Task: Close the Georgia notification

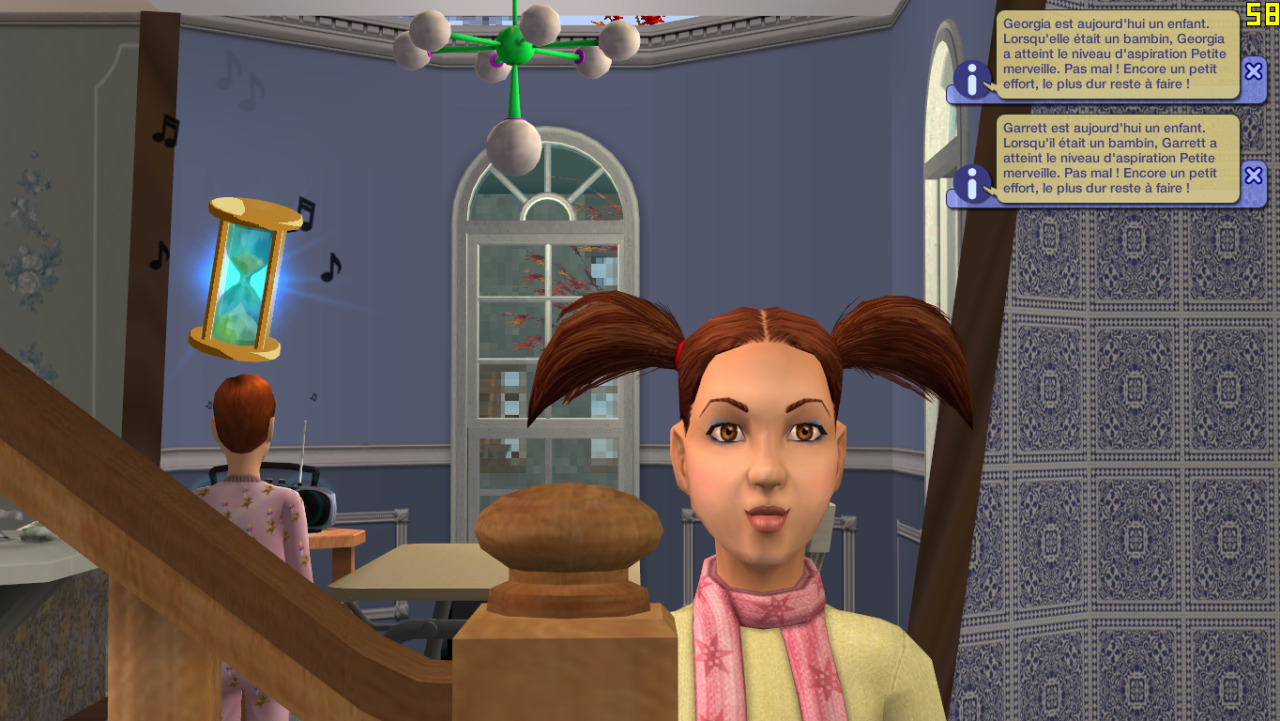Action: (1253, 71)
